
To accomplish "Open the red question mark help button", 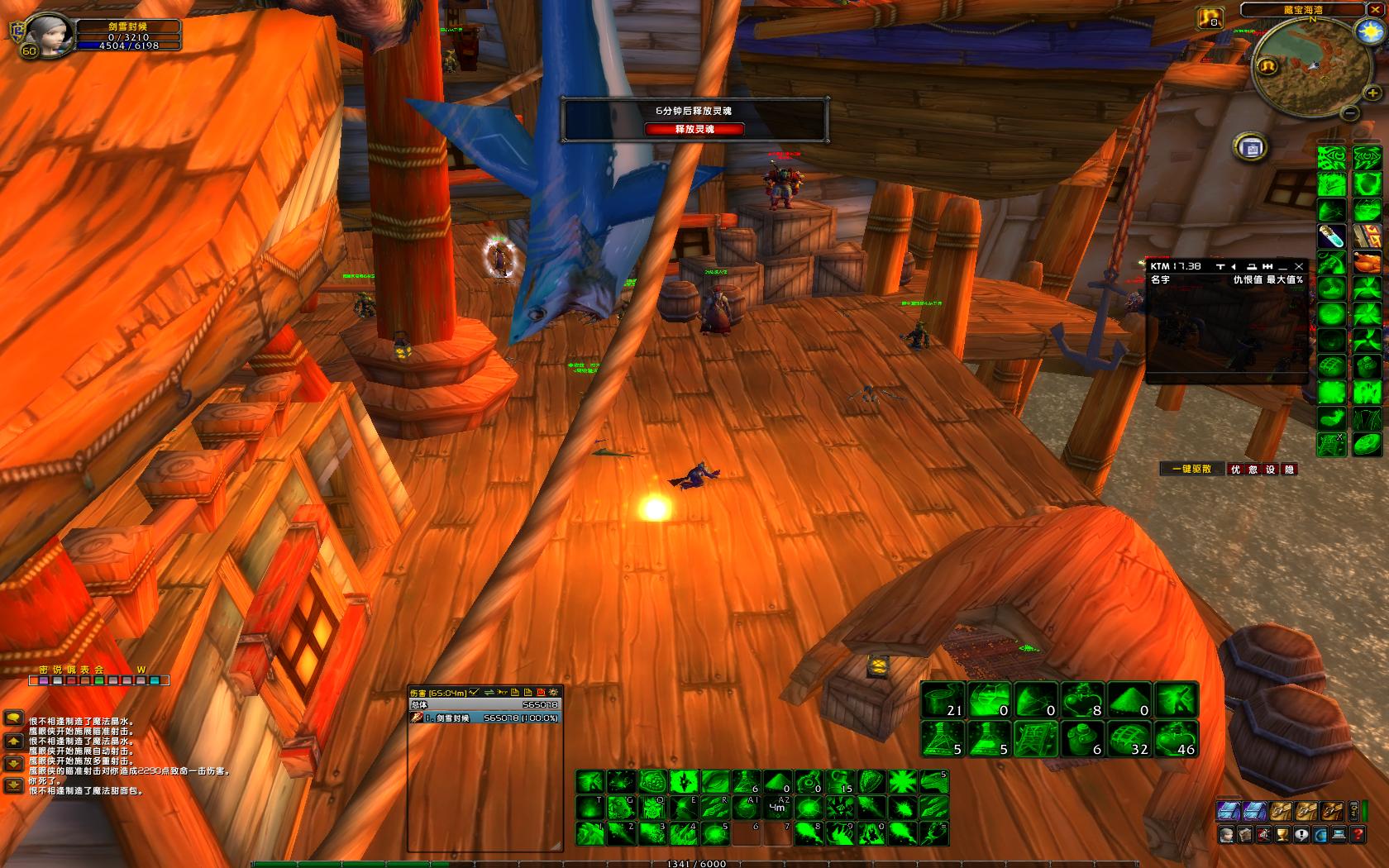I will (x=1358, y=835).
